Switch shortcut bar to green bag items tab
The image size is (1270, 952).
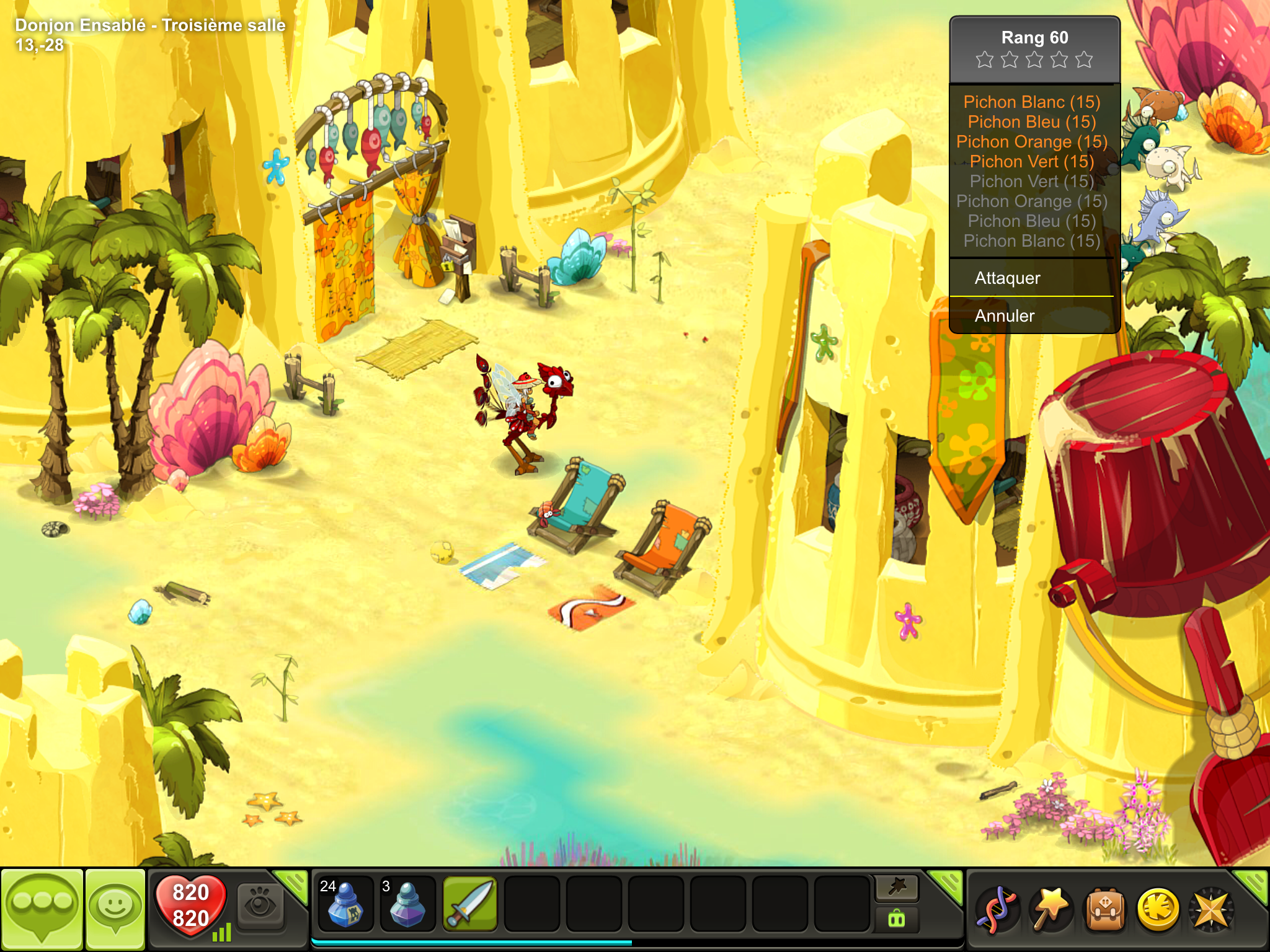(x=897, y=919)
